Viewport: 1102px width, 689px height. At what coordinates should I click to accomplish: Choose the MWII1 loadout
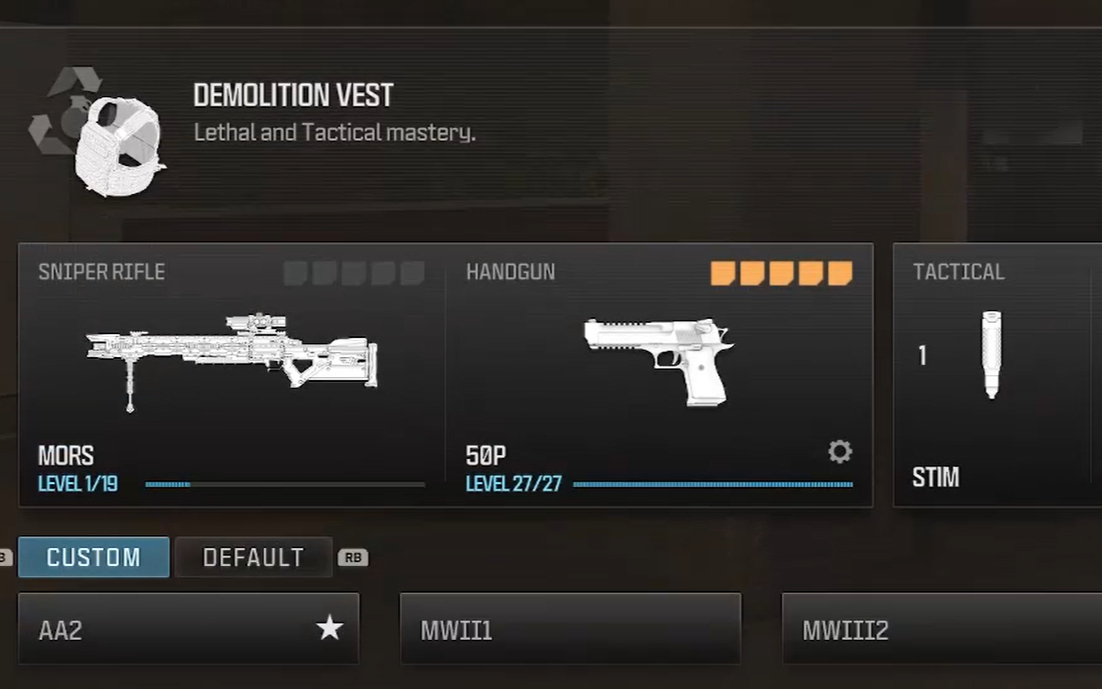click(x=570, y=629)
